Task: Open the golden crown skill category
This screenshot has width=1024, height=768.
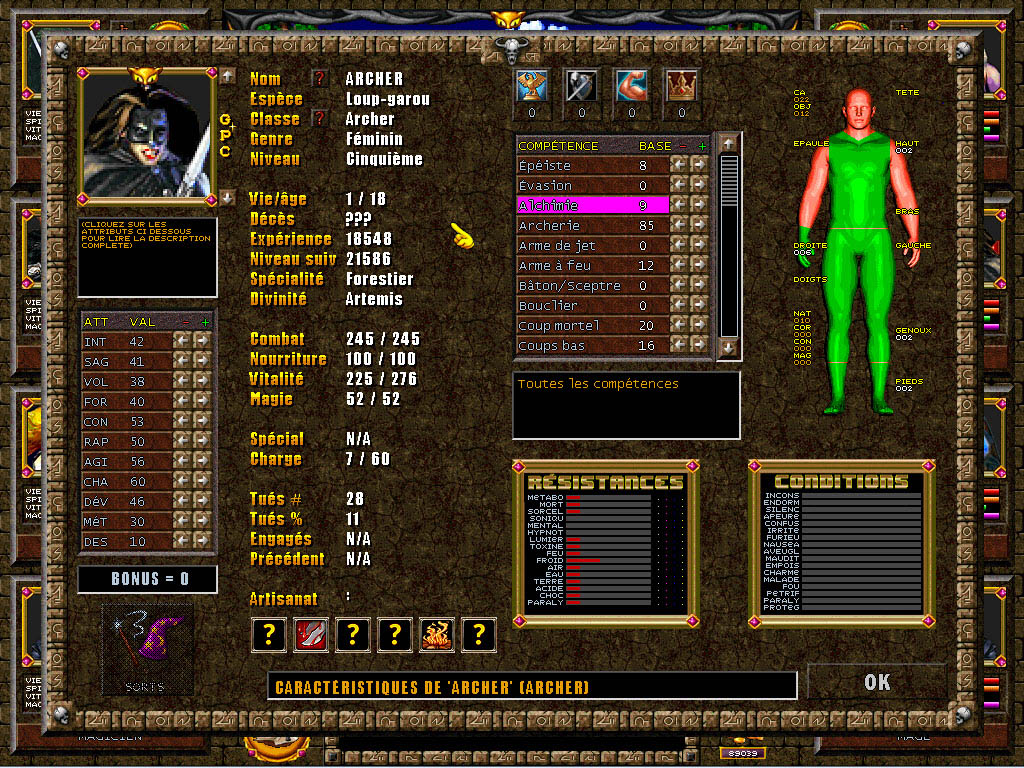Action: [681, 87]
